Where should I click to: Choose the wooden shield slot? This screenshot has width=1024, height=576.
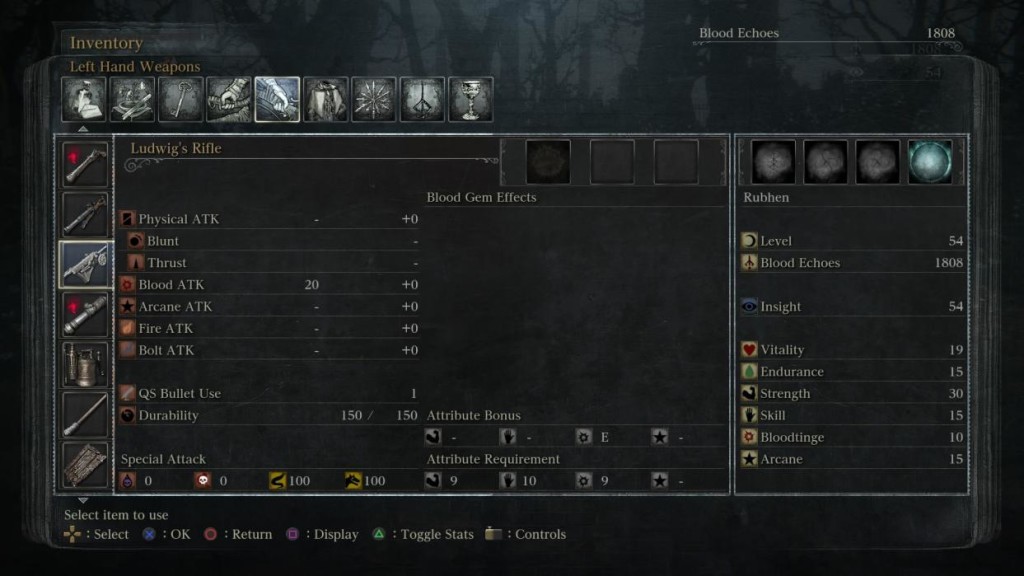(85, 463)
